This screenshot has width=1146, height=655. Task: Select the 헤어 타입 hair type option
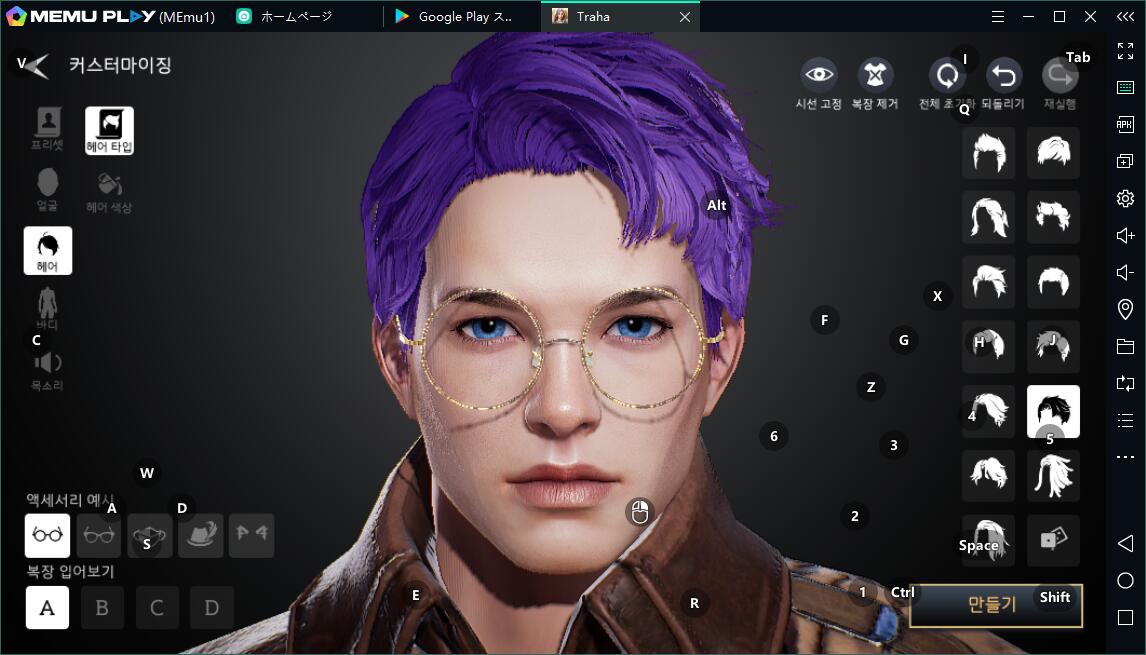point(109,130)
